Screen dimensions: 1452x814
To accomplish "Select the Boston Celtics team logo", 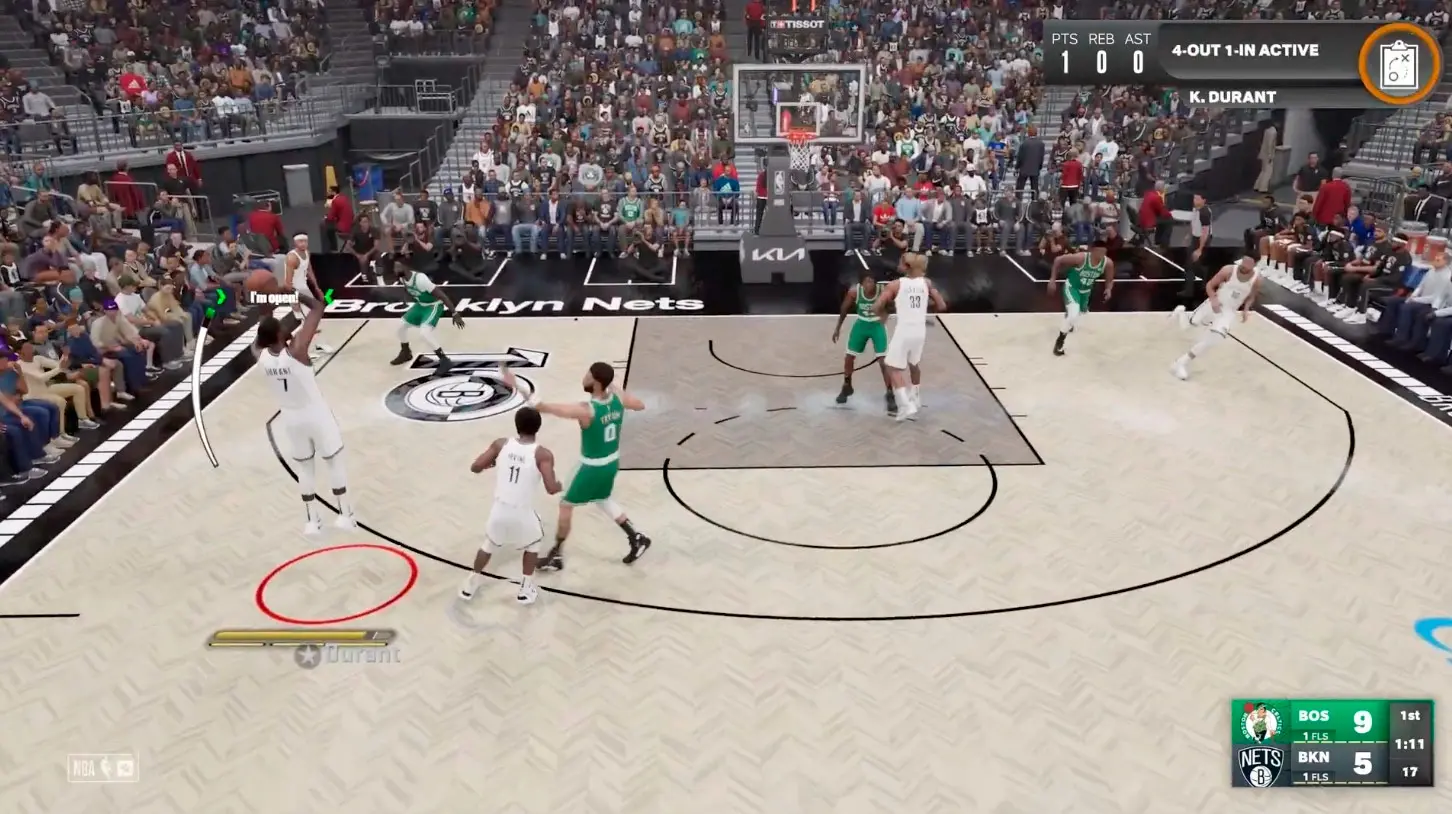I will click(x=1261, y=721).
